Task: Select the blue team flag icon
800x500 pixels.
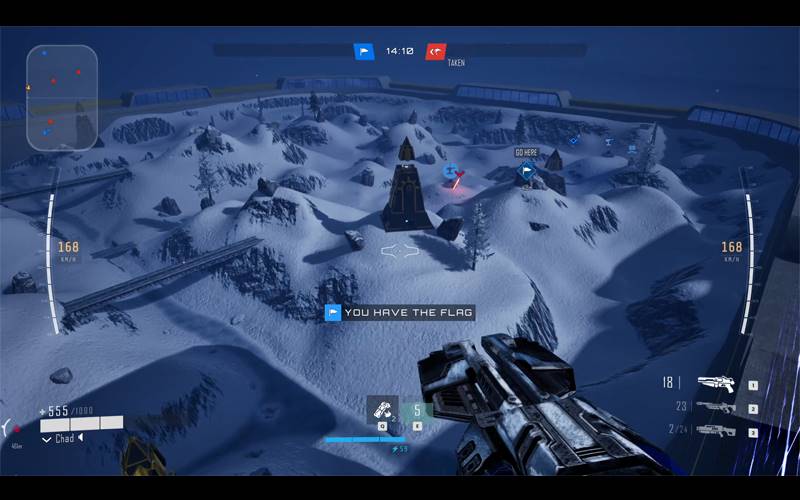Action: 364,51
